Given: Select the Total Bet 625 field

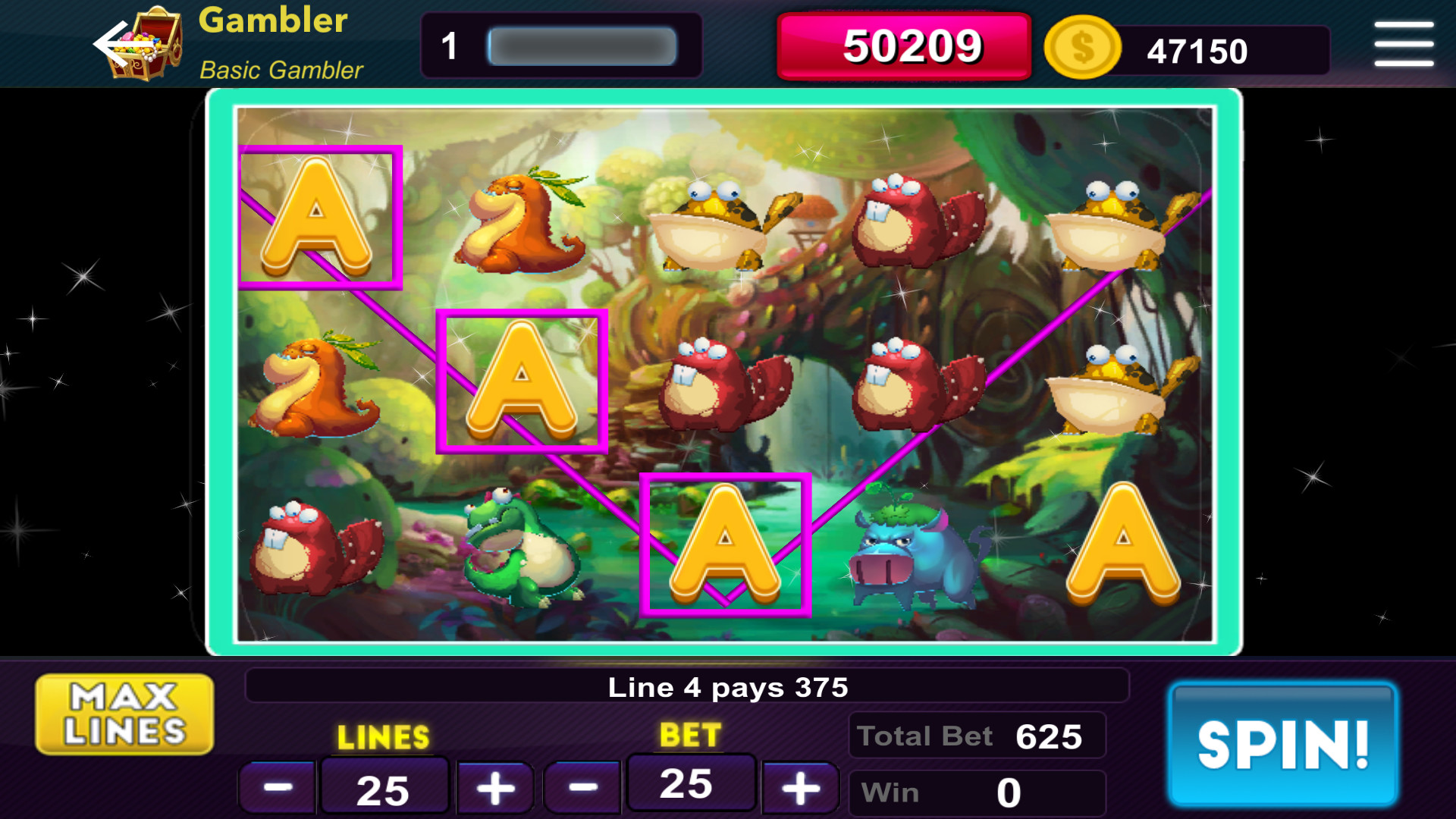Looking at the screenshot, I should 975,734.
